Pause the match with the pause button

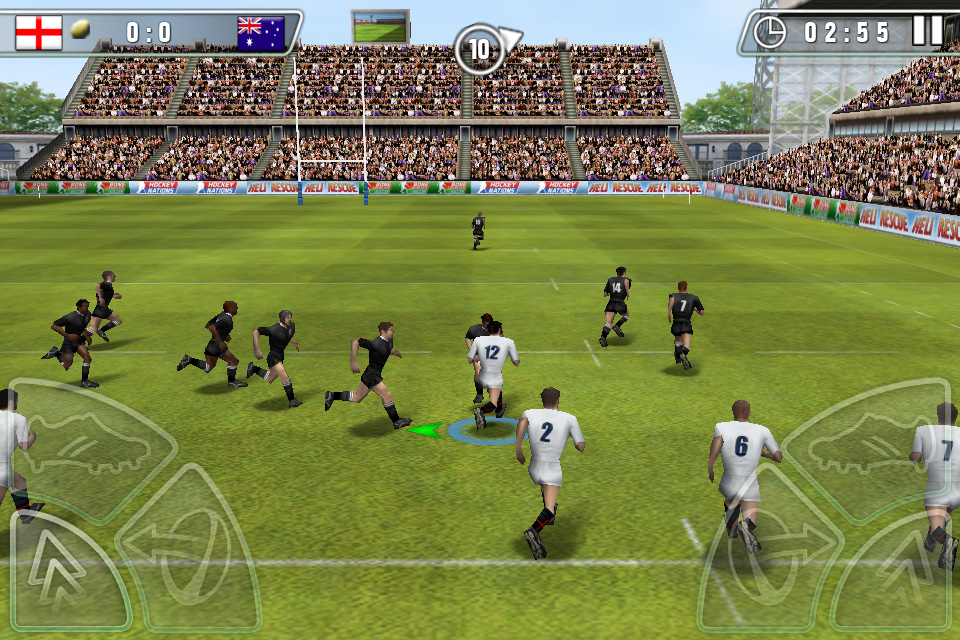[x=927, y=31]
